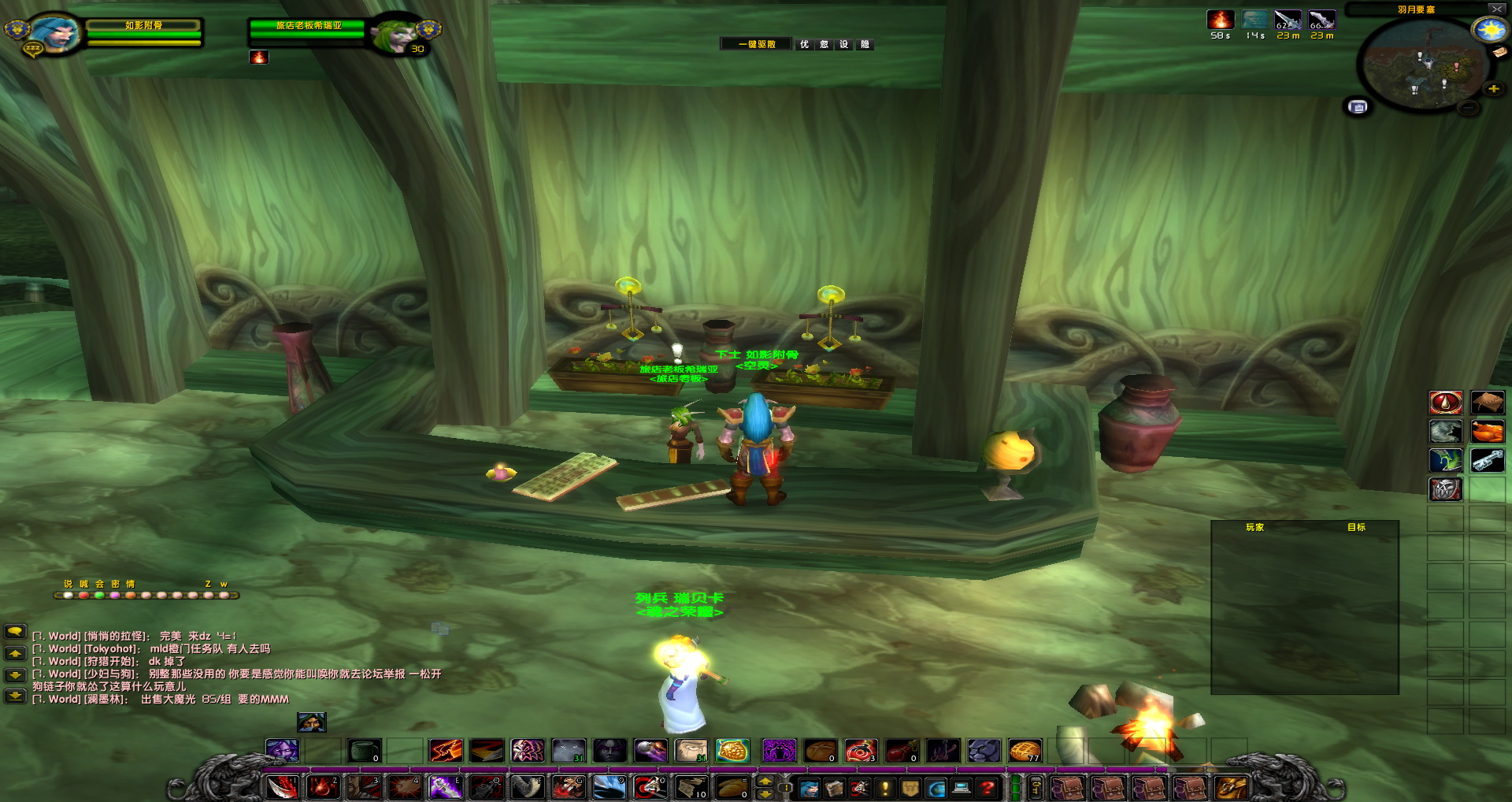Viewport: 1512px width, 802px height.
Task: Toggle the 隐 hide button on dispel bar
Action: pos(863,44)
